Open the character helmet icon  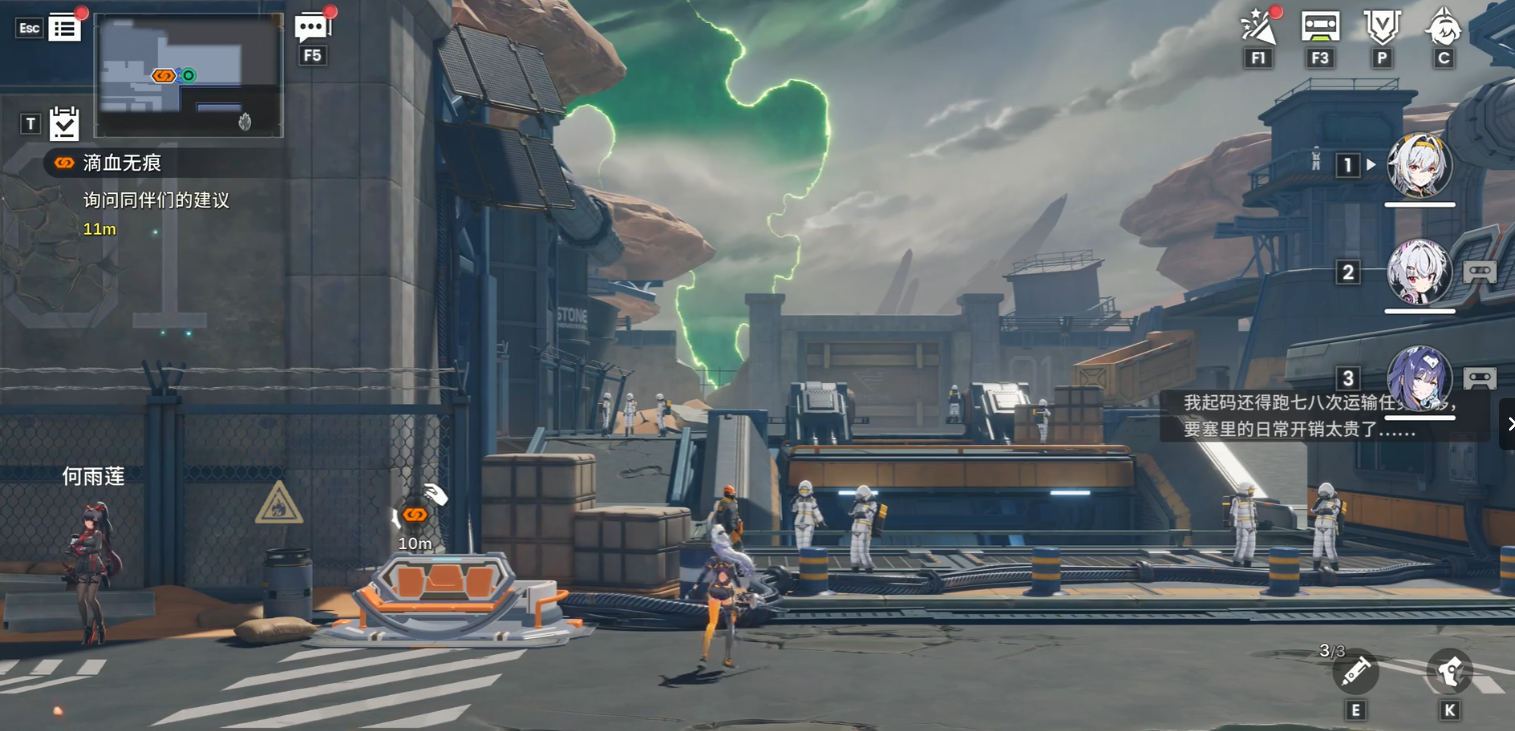click(x=1443, y=27)
